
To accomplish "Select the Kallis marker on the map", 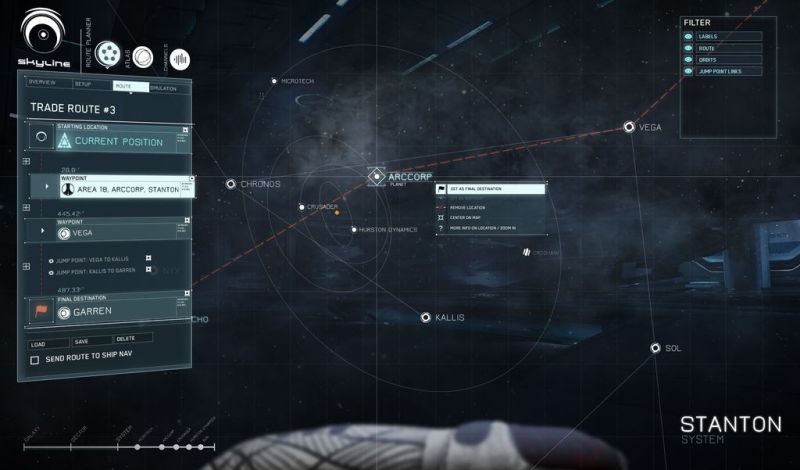I will click(426, 317).
